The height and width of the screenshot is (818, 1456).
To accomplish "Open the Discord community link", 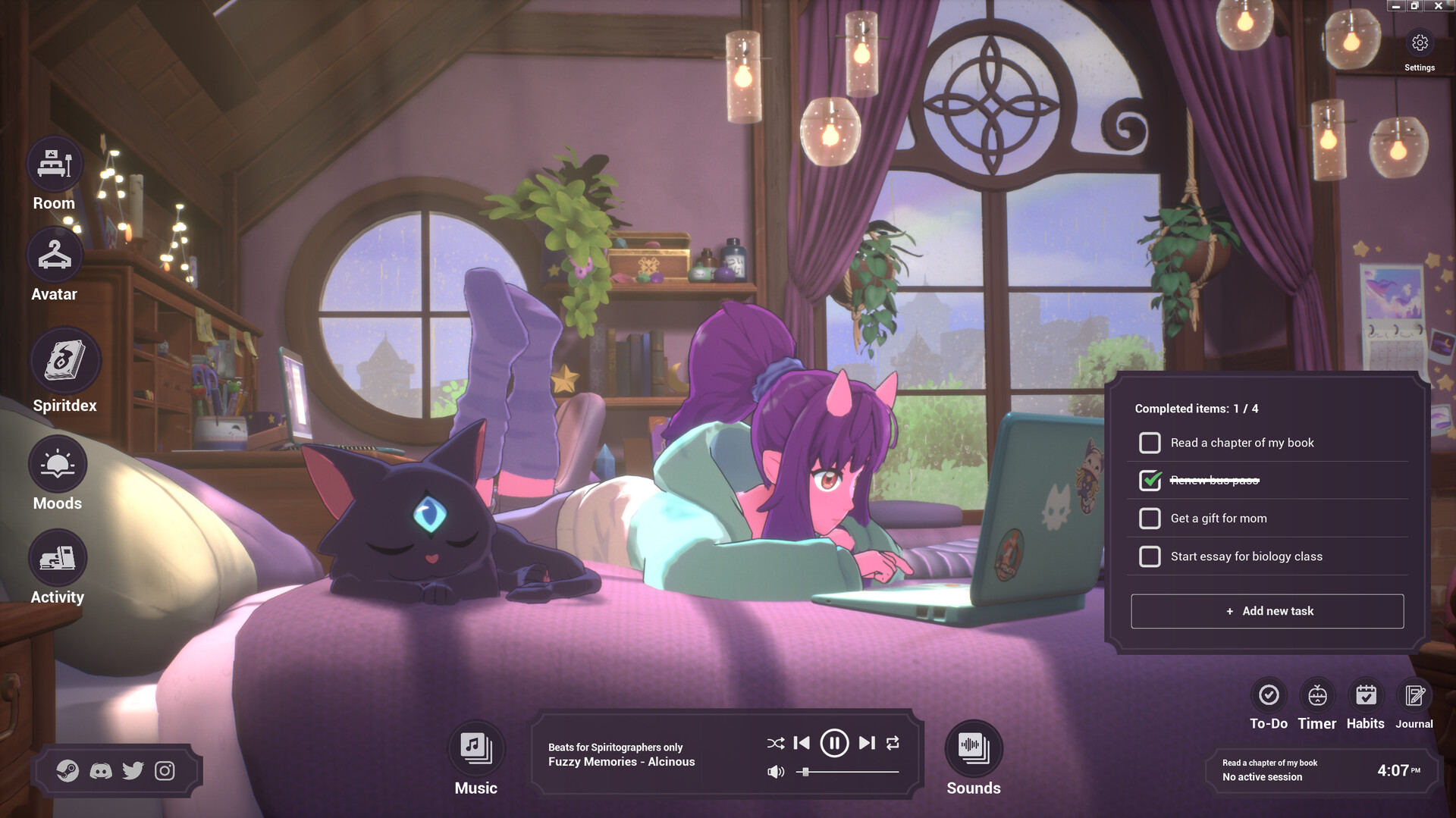I will (x=102, y=770).
